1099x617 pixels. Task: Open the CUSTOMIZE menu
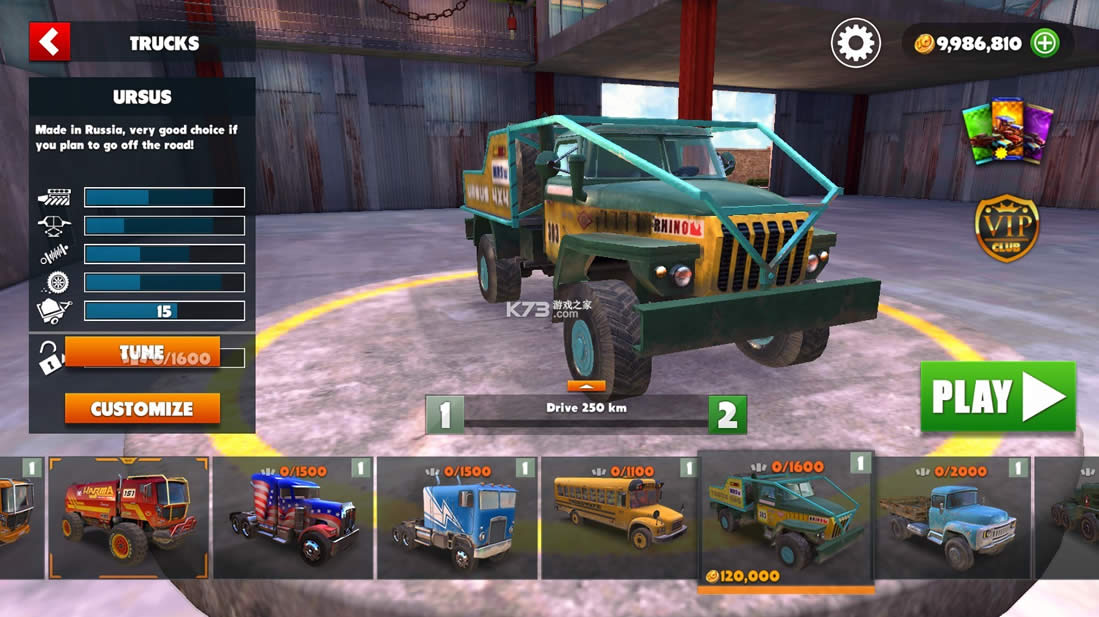tap(142, 408)
